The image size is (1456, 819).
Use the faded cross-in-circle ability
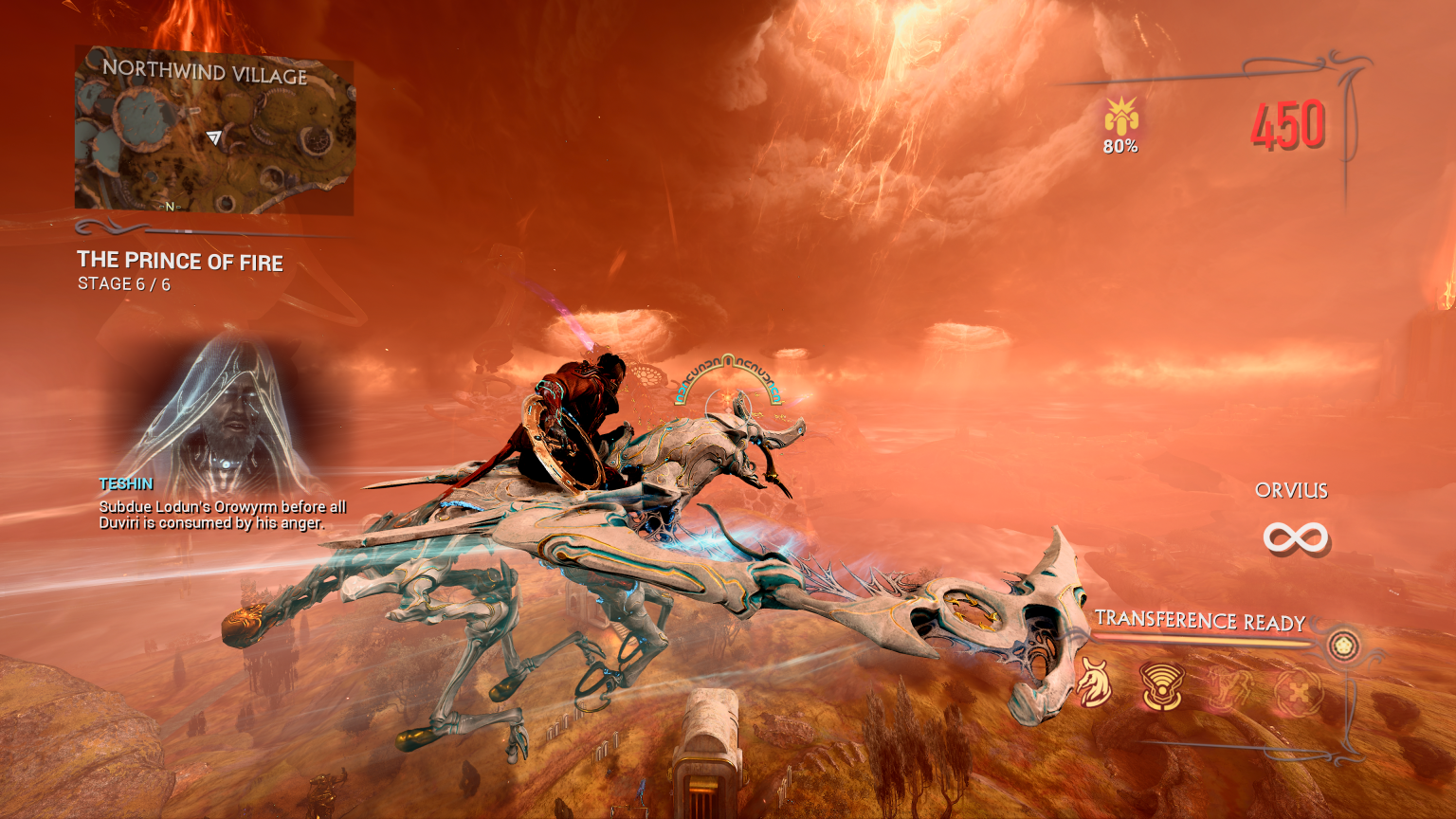(x=1298, y=691)
